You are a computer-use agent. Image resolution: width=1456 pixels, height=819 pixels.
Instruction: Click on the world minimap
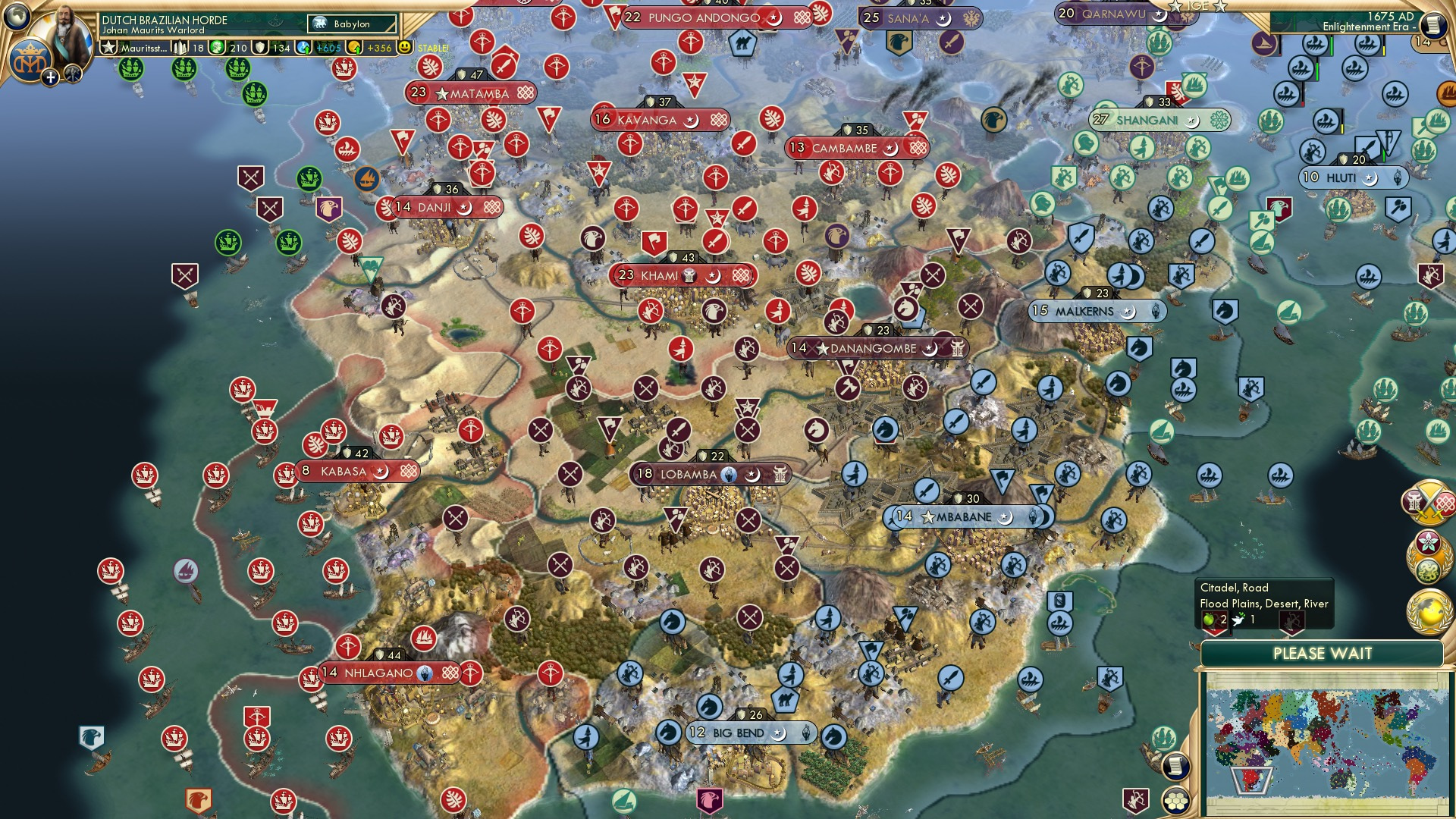1326,742
